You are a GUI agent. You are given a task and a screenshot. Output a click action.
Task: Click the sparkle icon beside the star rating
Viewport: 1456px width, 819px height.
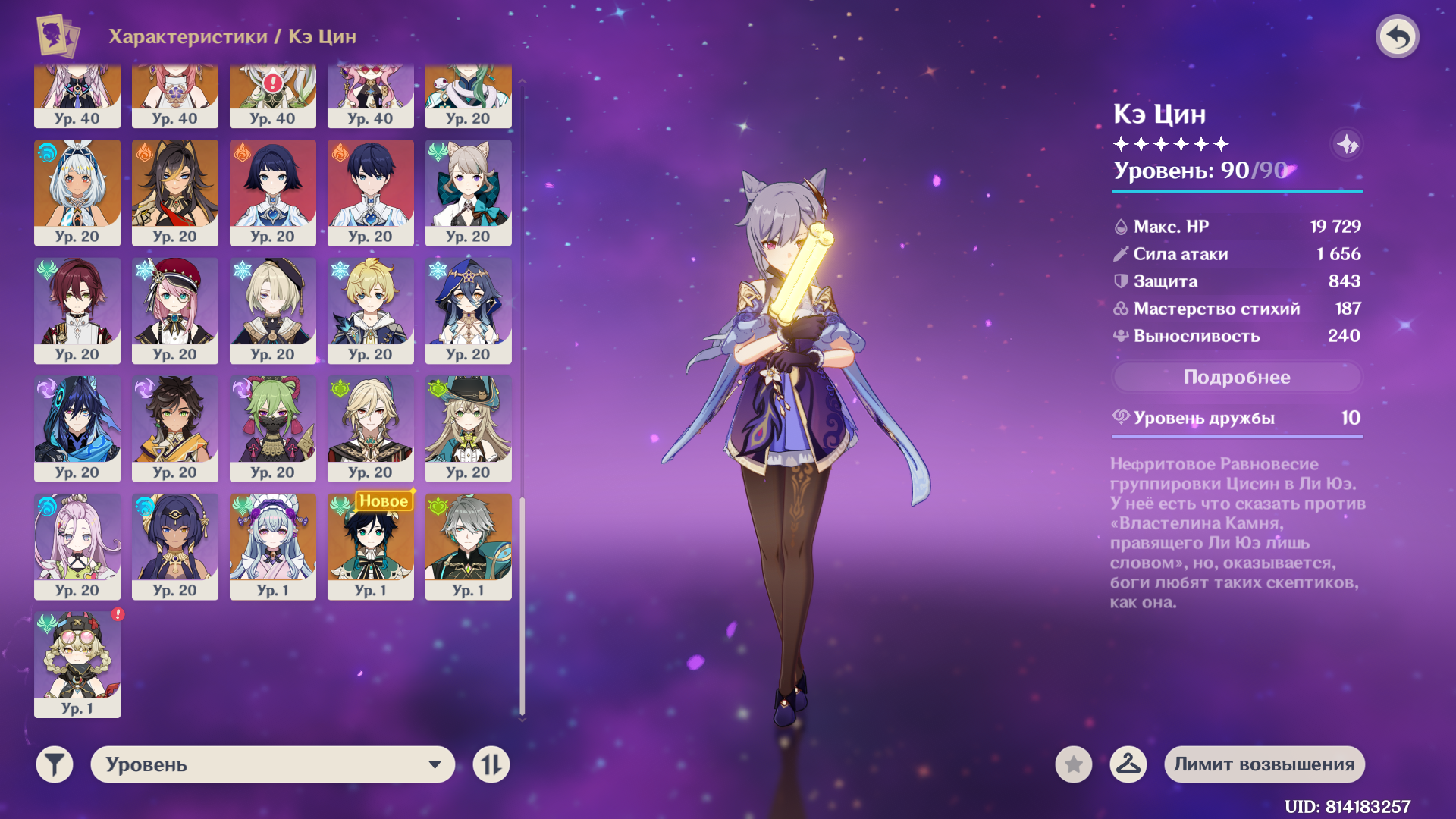(x=1347, y=144)
